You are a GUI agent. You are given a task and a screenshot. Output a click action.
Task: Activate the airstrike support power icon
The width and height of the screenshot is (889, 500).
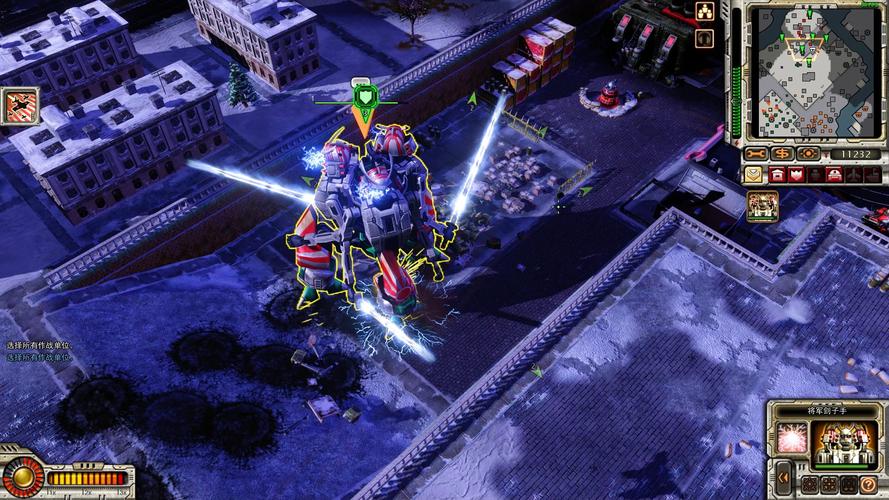21,106
